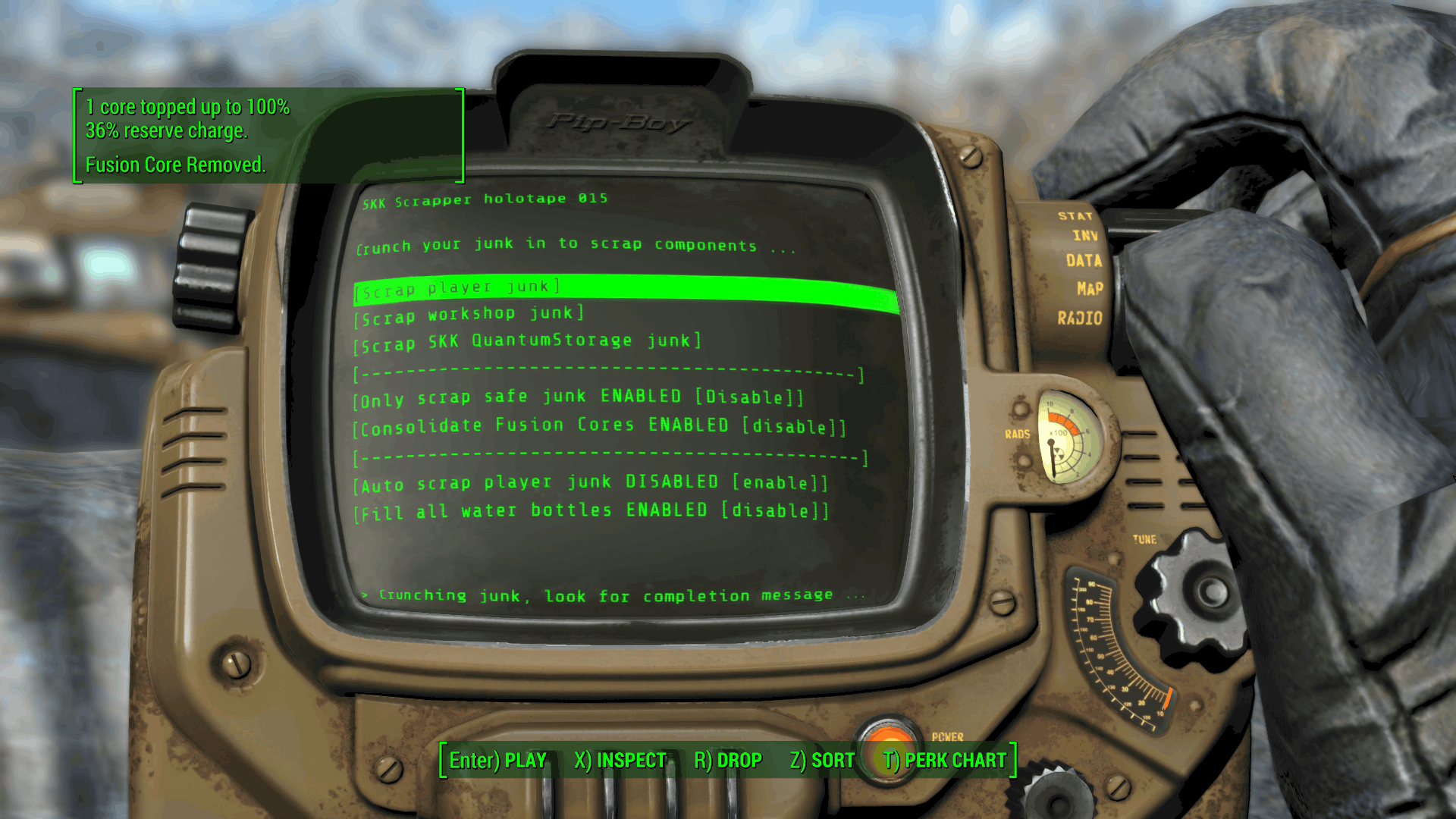Open the INV tab
Viewport: 1456px width, 819px height.
(1085, 236)
